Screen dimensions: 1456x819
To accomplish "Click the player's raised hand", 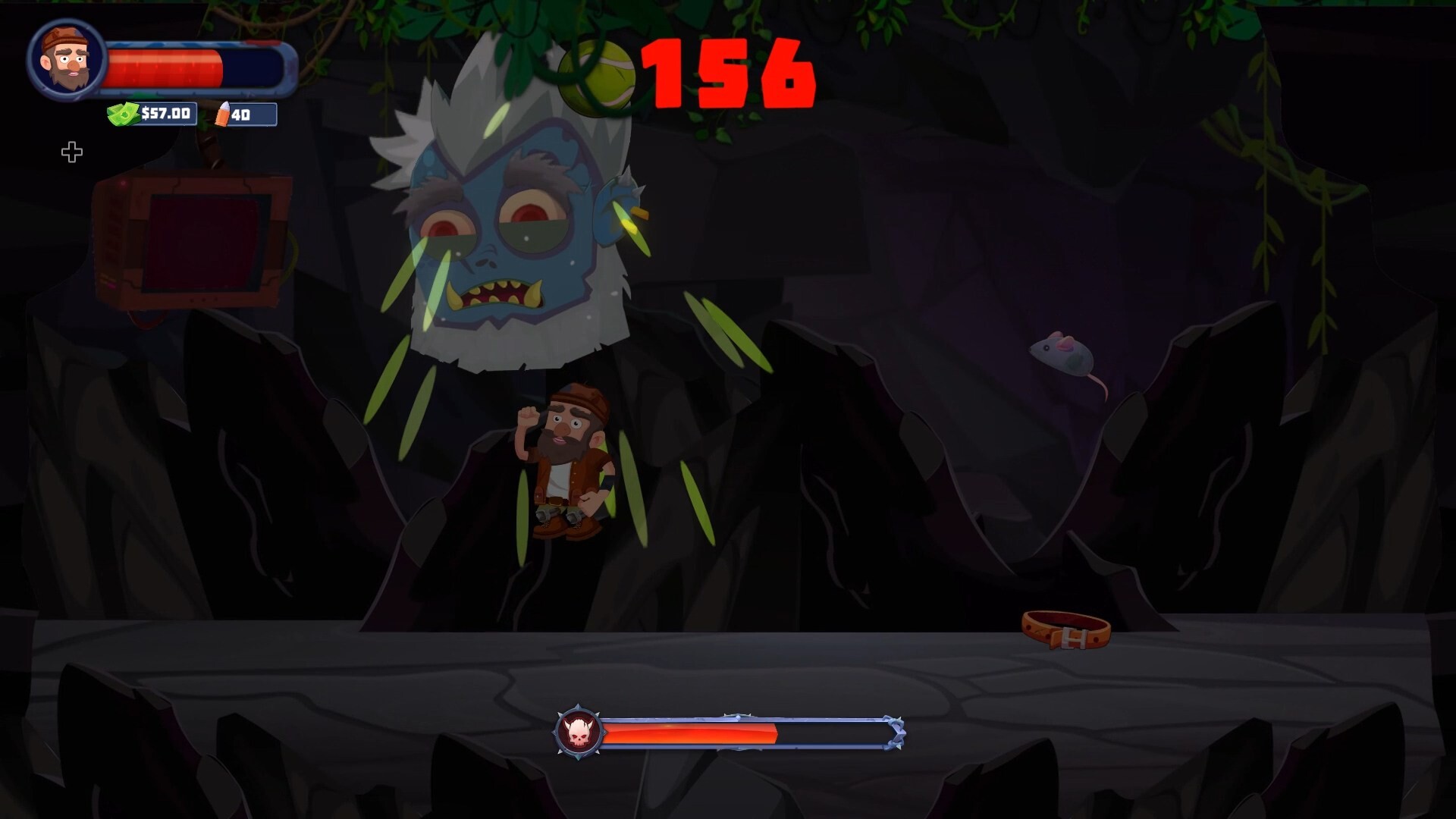I will point(526,417).
